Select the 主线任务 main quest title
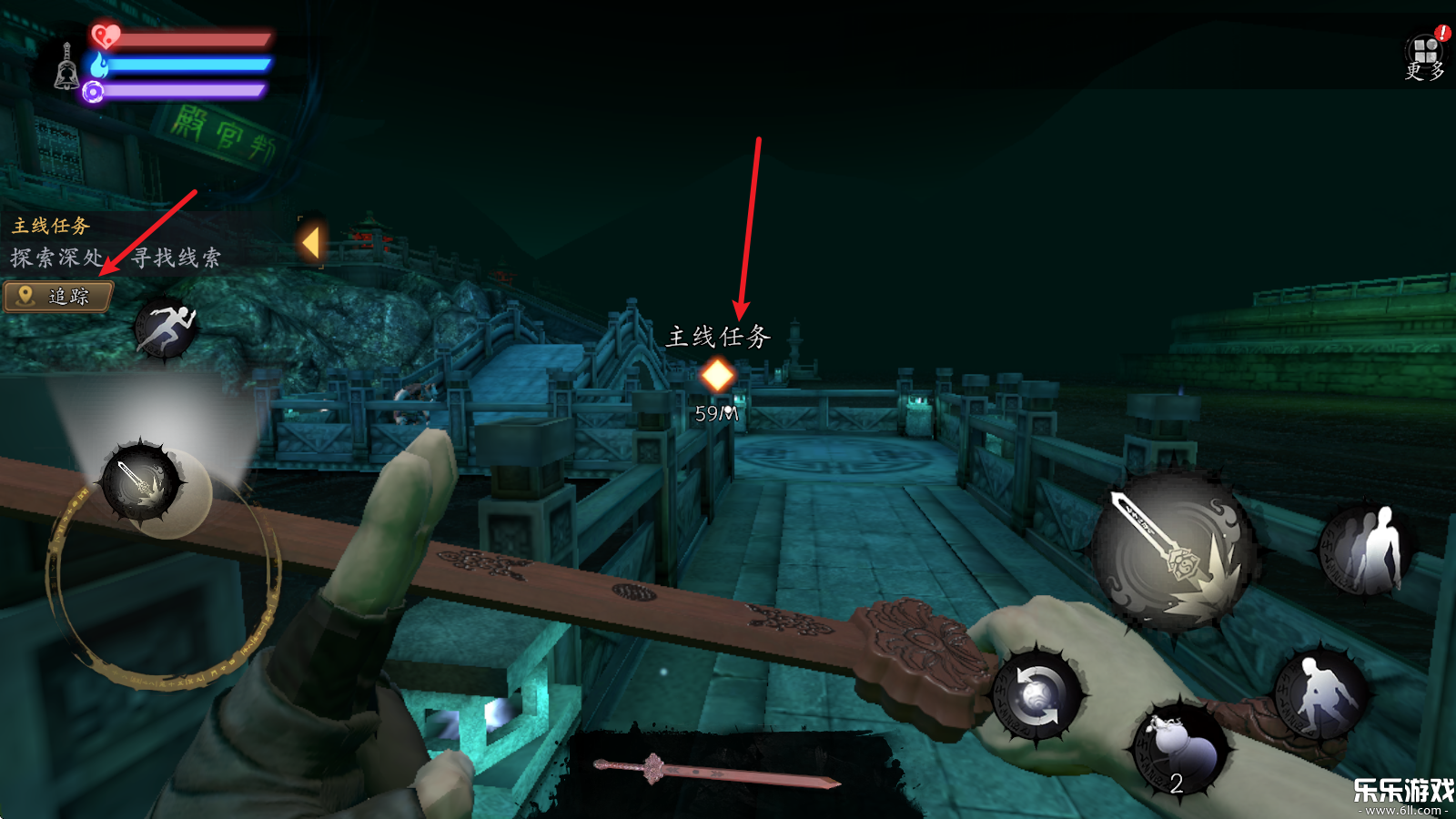The image size is (1456, 819). click(51, 226)
